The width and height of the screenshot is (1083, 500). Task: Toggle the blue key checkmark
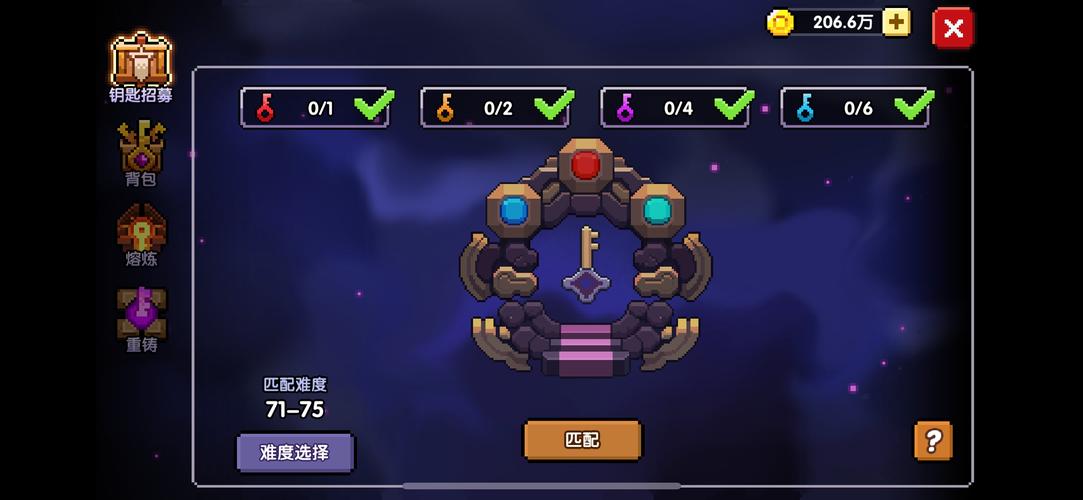pos(913,106)
